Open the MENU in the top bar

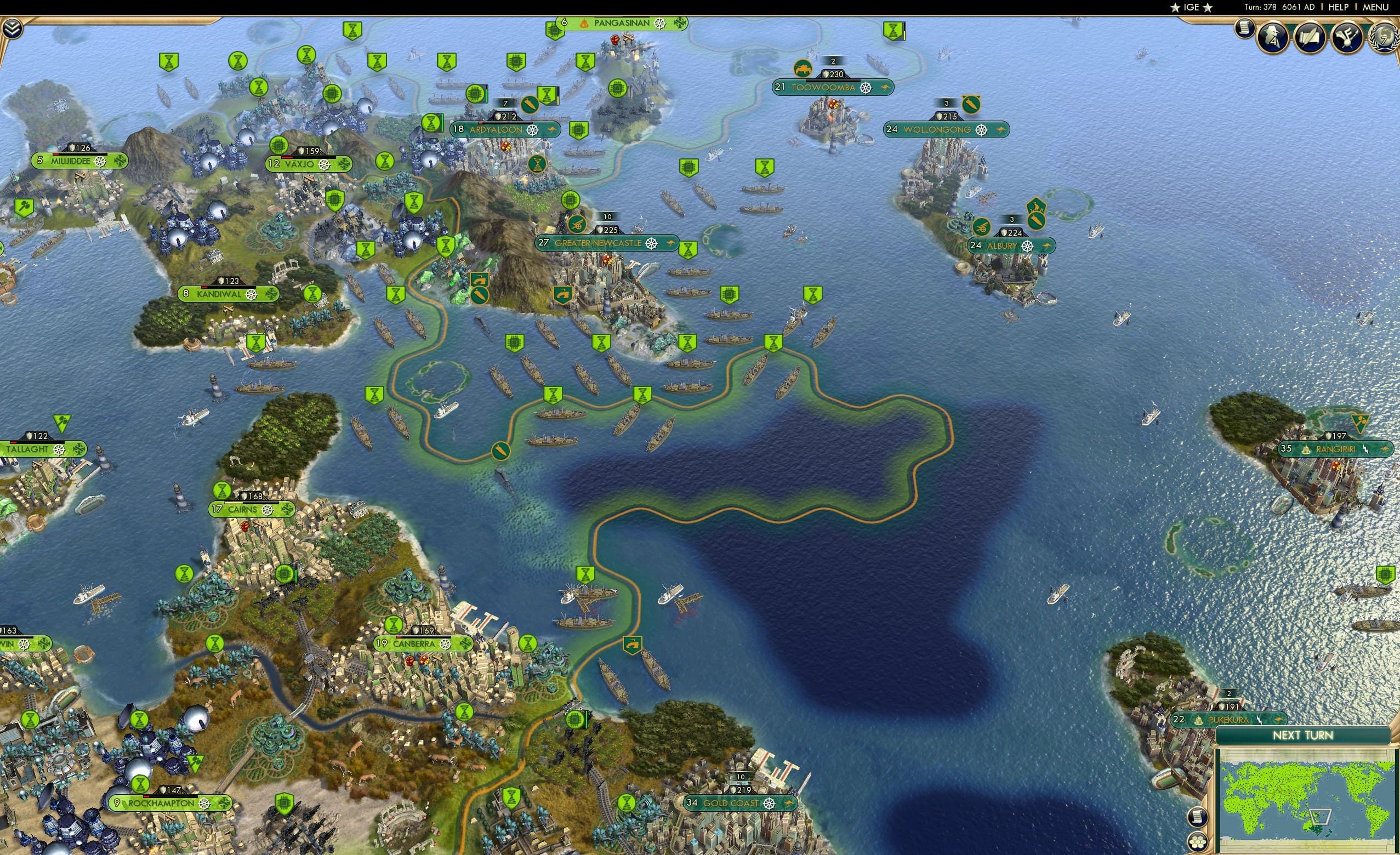point(1375,7)
